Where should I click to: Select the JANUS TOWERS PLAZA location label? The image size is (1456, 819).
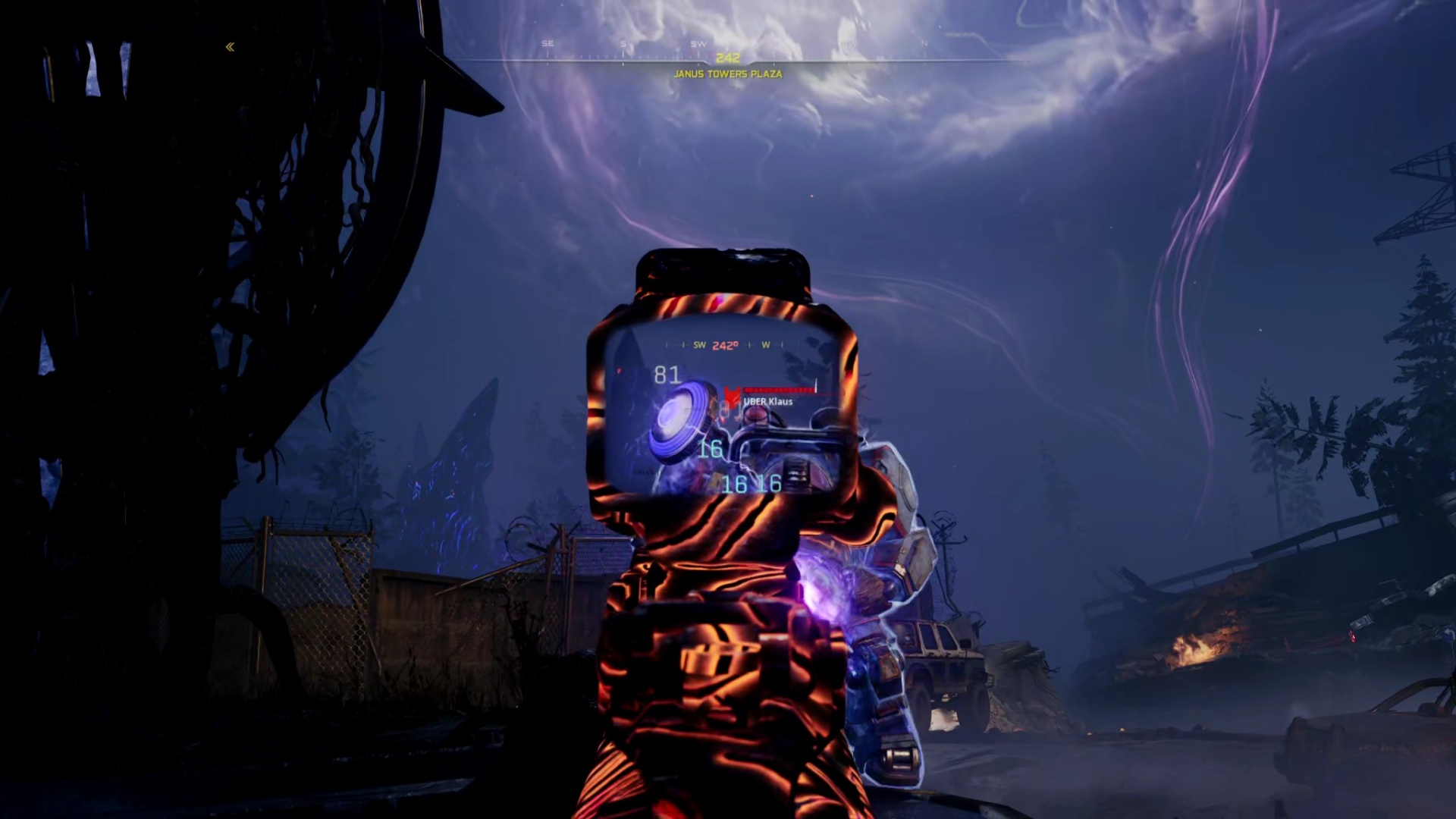coord(727,74)
